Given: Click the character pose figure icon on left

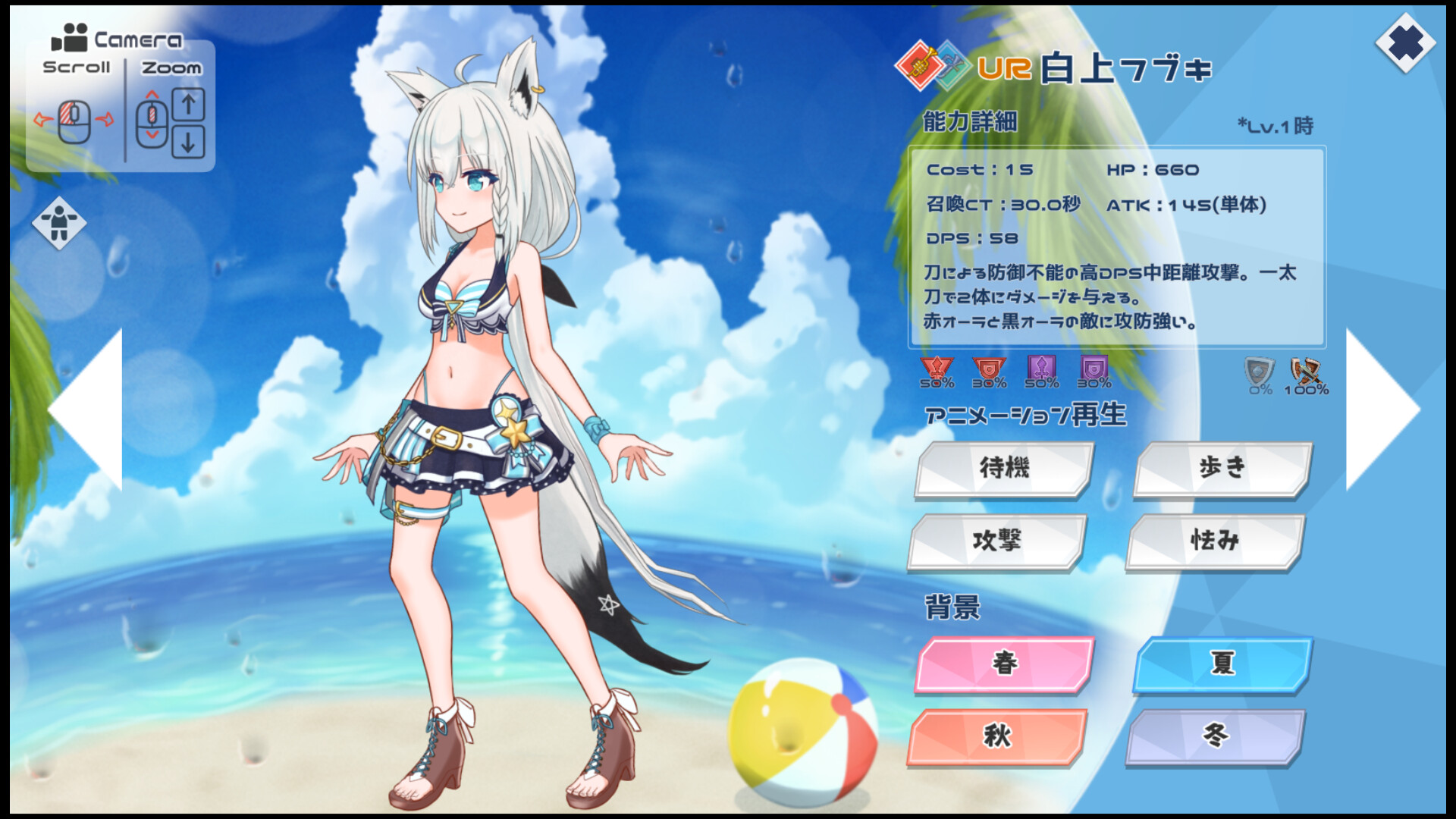Looking at the screenshot, I should point(61,224).
